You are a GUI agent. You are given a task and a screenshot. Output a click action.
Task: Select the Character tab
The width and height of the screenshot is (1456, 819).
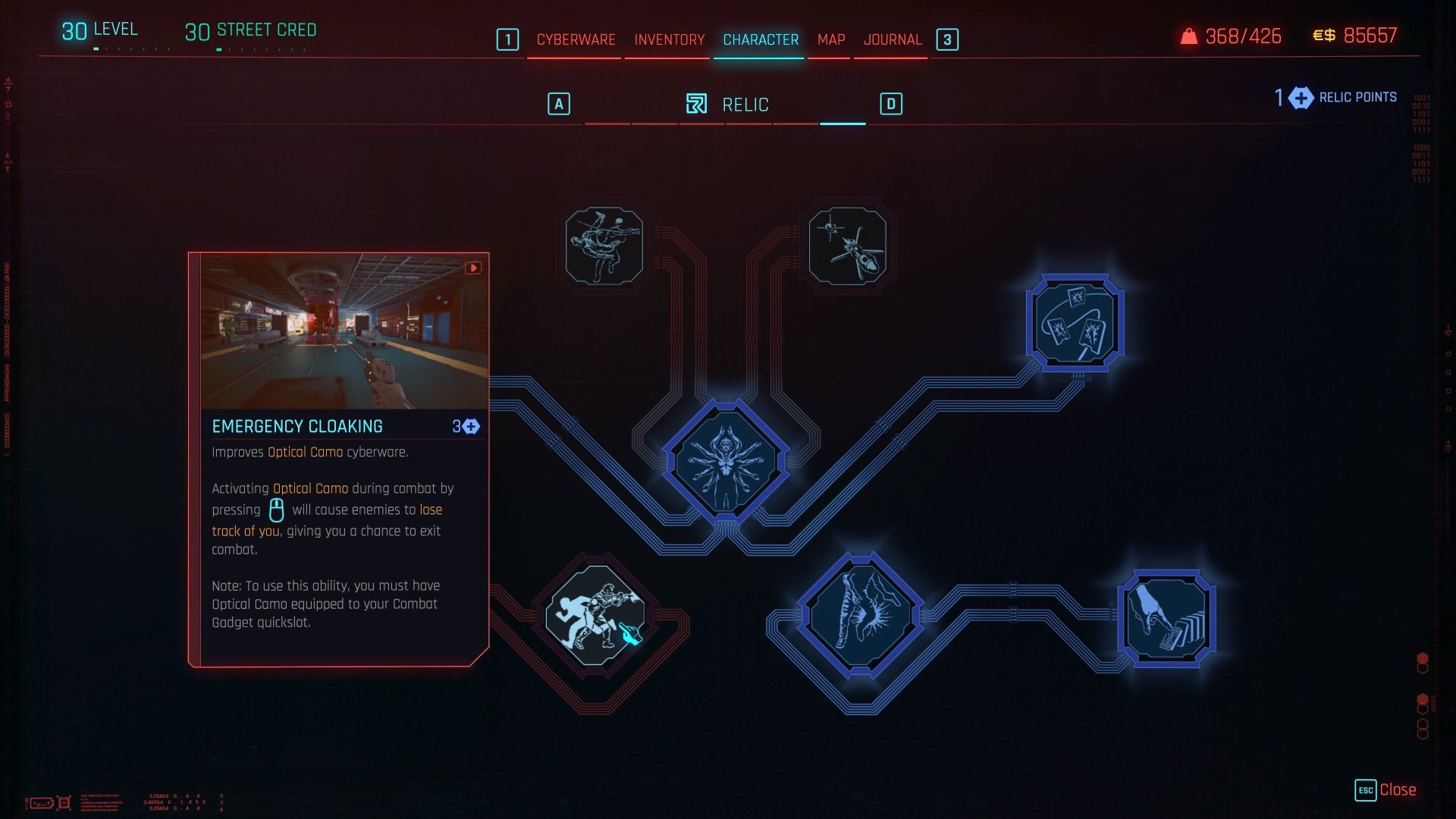coord(760,39)
